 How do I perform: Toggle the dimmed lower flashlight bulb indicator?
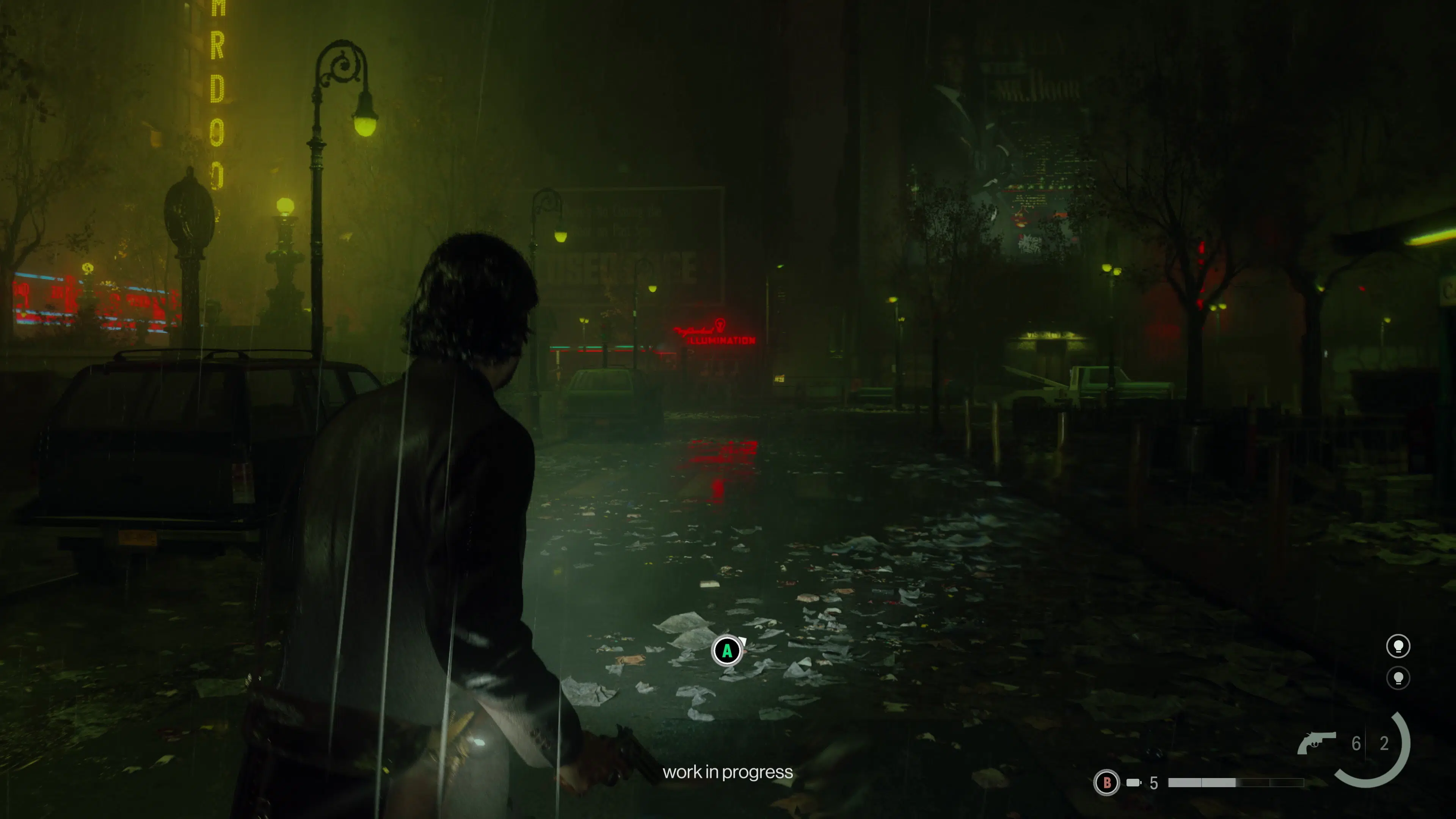coord(1399,679)
